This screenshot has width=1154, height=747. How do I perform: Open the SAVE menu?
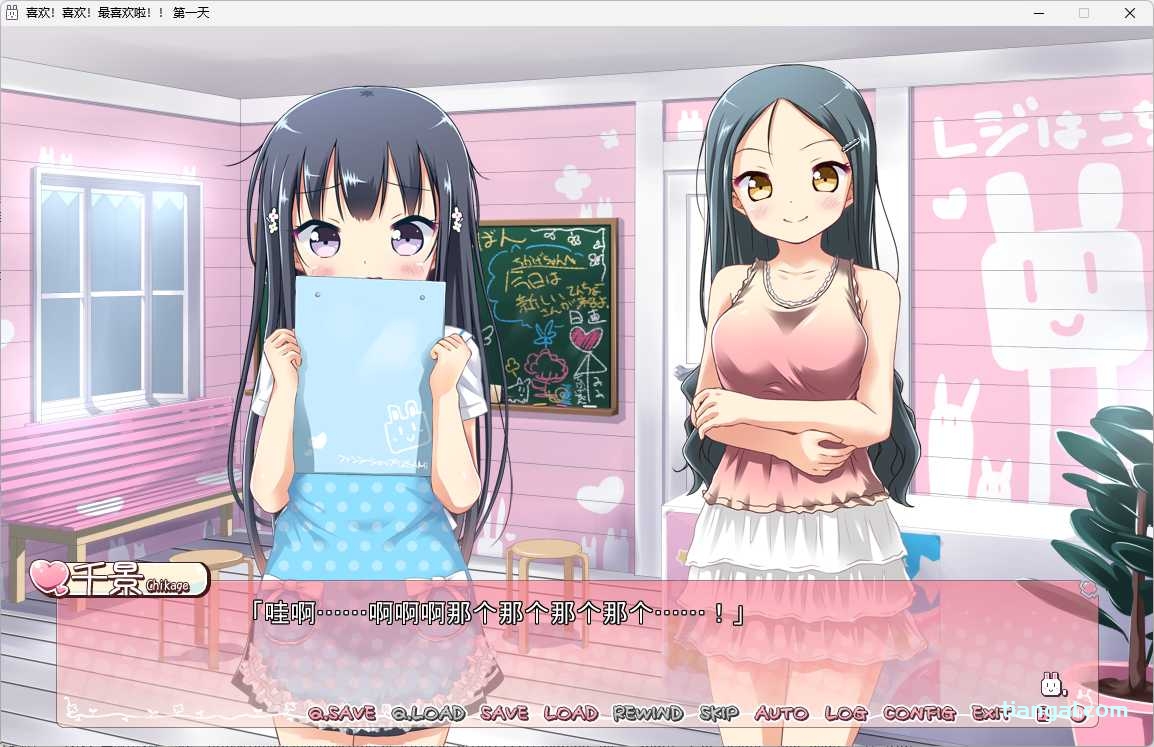[504, 713]
